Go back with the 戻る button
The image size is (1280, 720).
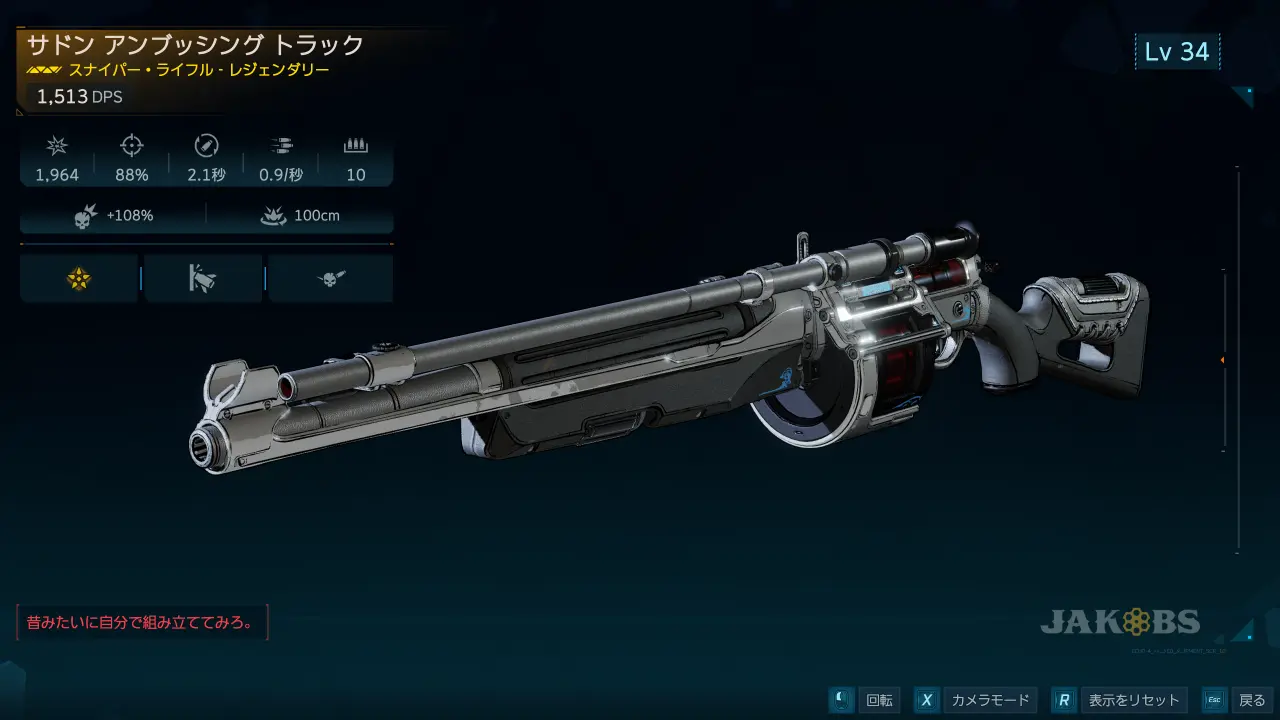point(1252,700)
